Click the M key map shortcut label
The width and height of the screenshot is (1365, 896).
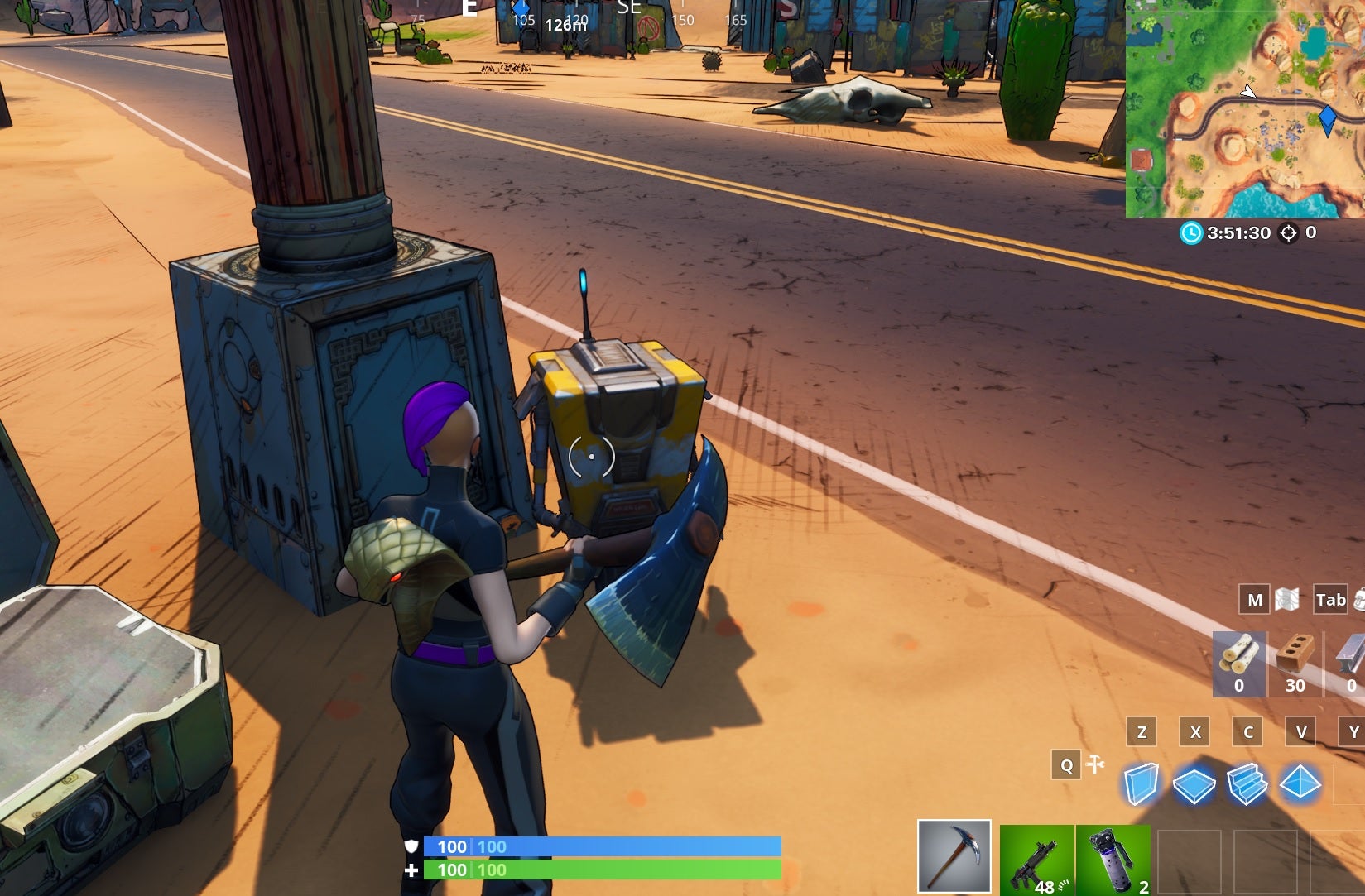click(x=1255, y=600)
